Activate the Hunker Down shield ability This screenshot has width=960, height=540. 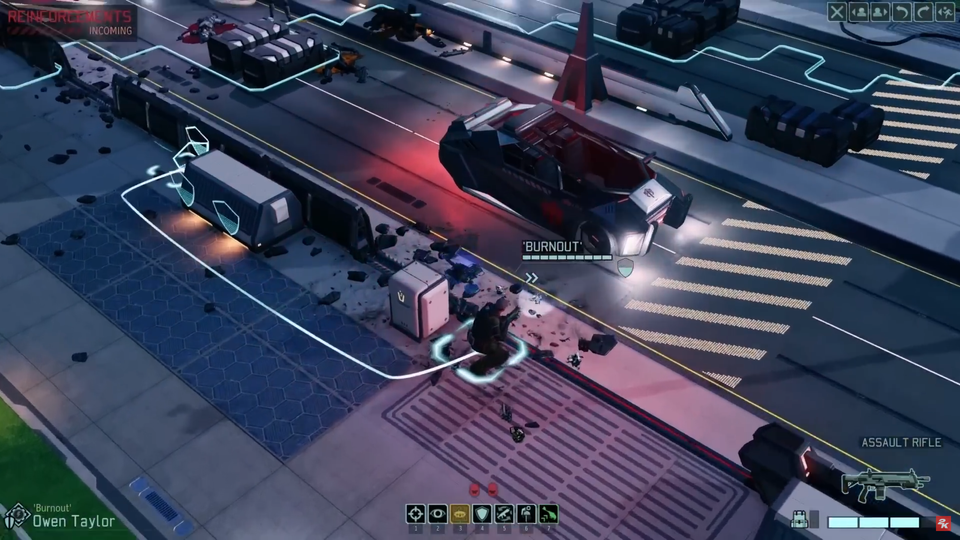coord(481,513)
